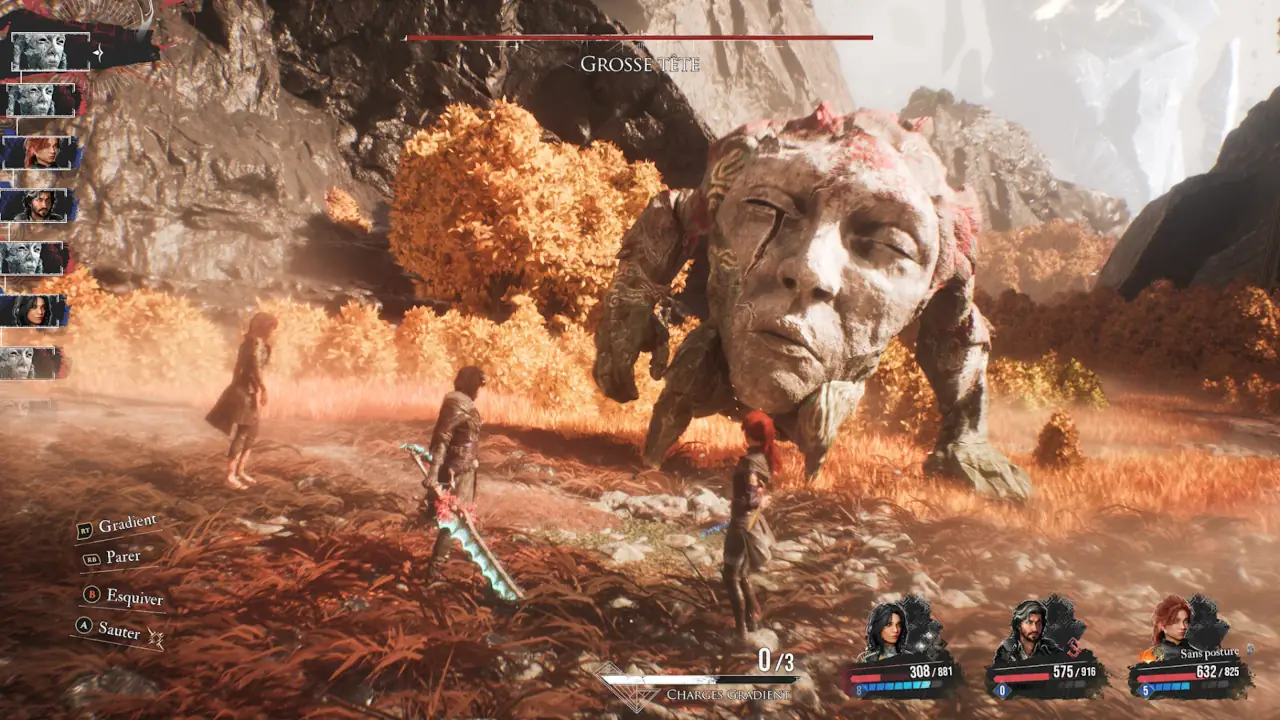Select the turn indicator arrow beside top portrait

(98, 52)
